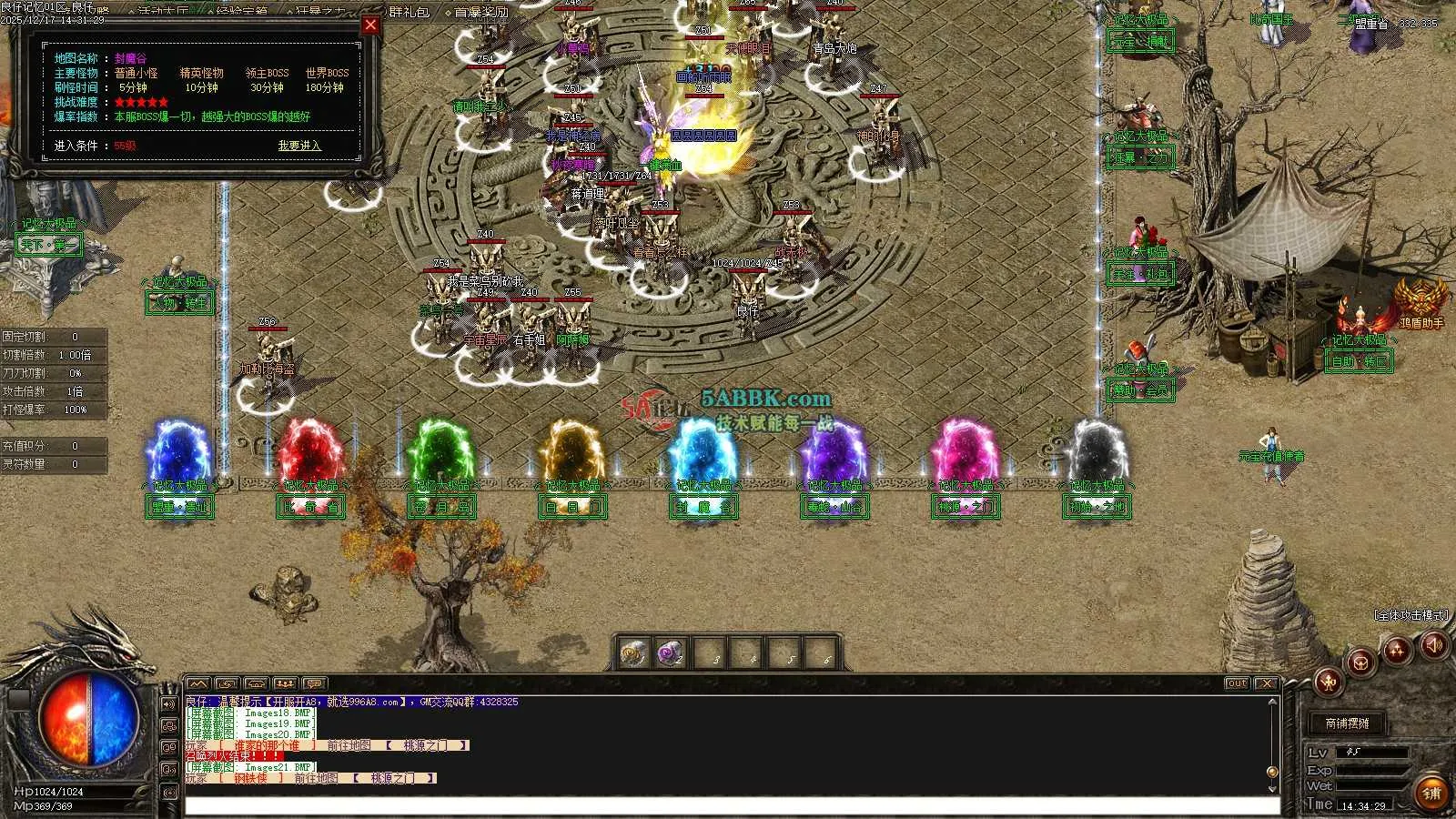The height and width of the screenshot is (819, 1456).
Task: Use the first hotbar scroll item
Action: point(633,653)
